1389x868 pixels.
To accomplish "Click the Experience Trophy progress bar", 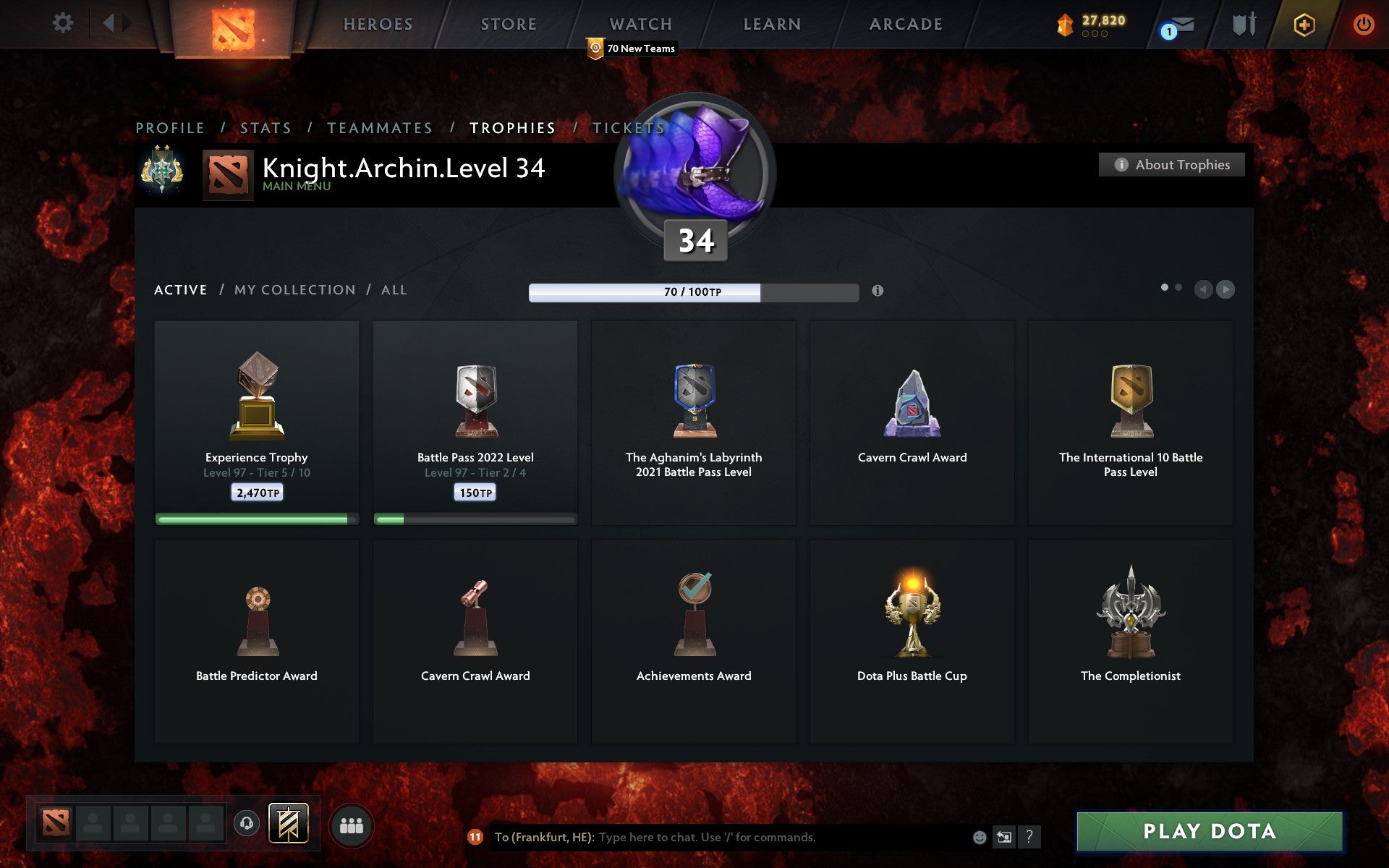I will [x=256, y=518].
